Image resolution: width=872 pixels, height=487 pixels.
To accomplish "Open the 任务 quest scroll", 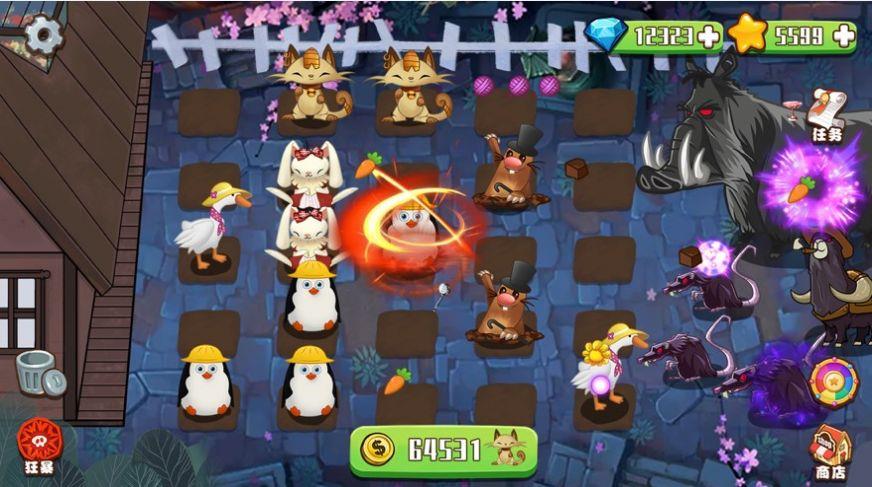I will pos(828,113).
